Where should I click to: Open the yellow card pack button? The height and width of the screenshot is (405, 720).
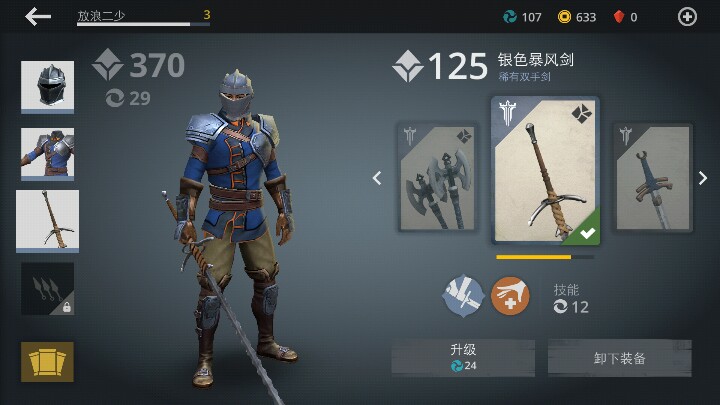click(x=47, y=361)
